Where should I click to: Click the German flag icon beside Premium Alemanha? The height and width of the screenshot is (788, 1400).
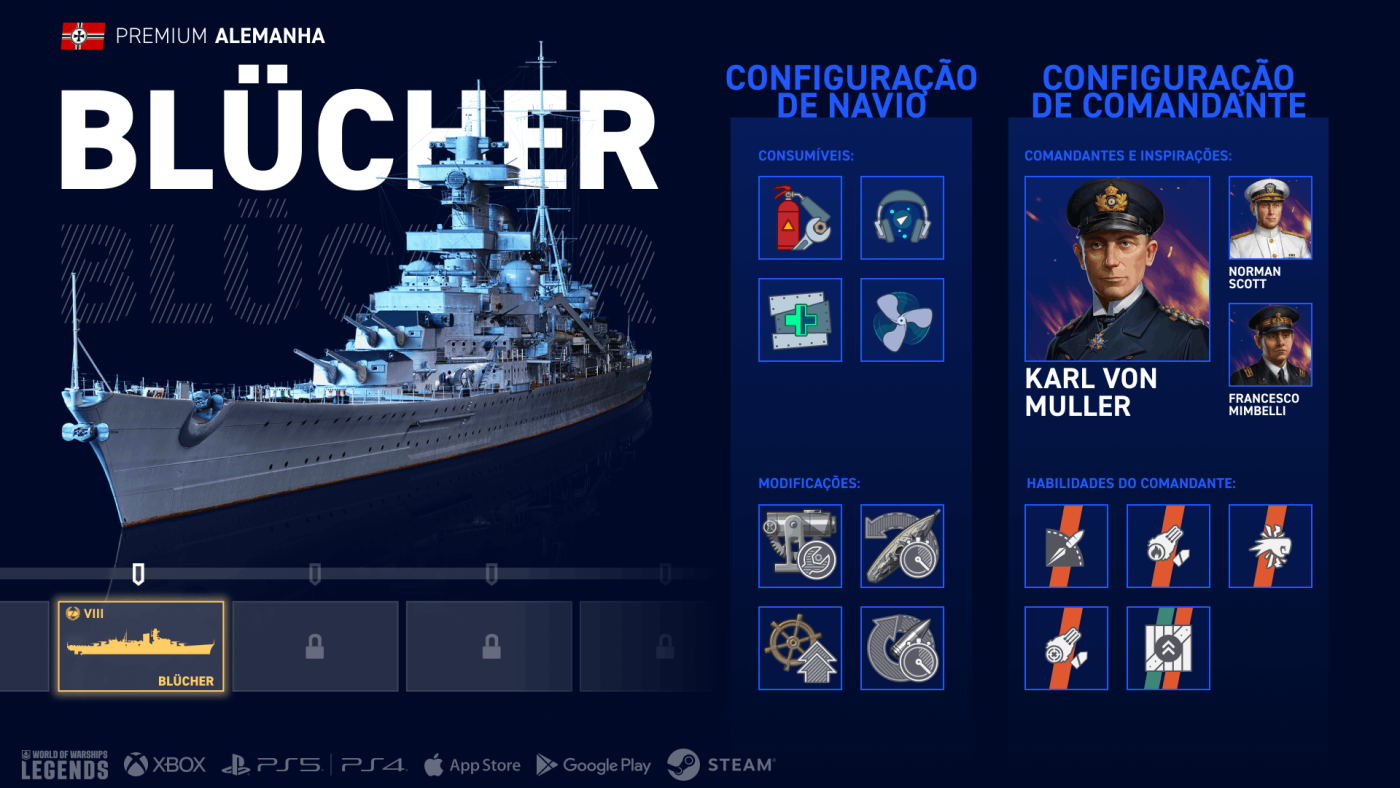tap(83, 37)
